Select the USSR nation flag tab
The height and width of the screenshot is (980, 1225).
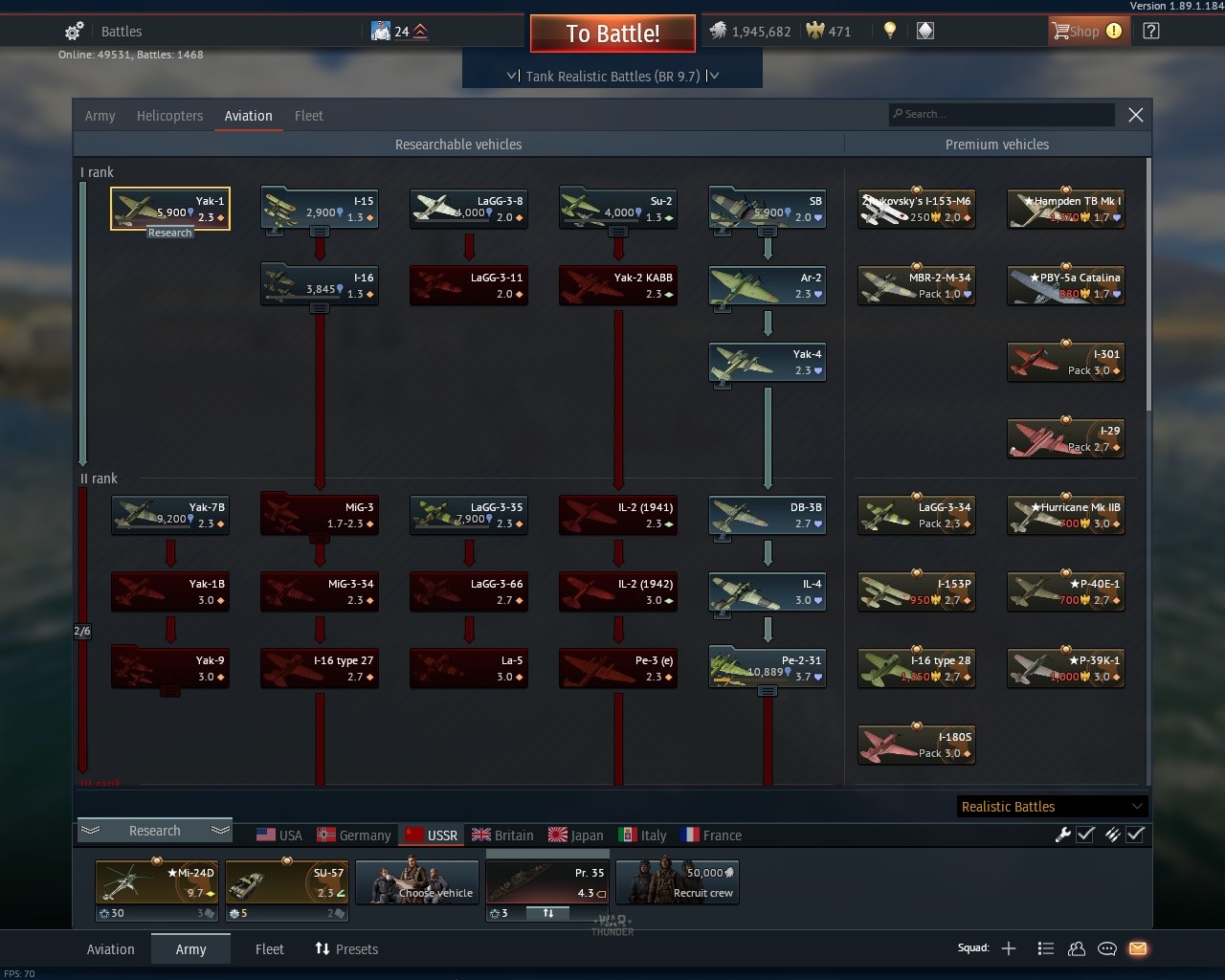[x=431, y=835]
